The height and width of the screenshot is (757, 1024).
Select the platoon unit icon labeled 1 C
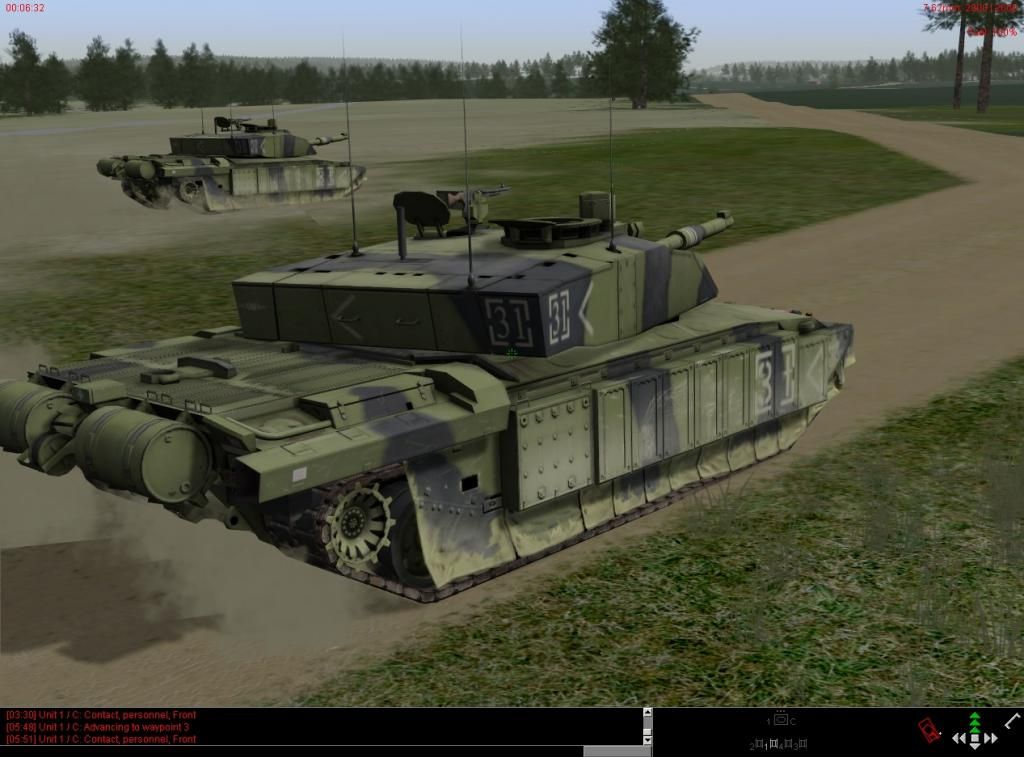click(781, 720)
